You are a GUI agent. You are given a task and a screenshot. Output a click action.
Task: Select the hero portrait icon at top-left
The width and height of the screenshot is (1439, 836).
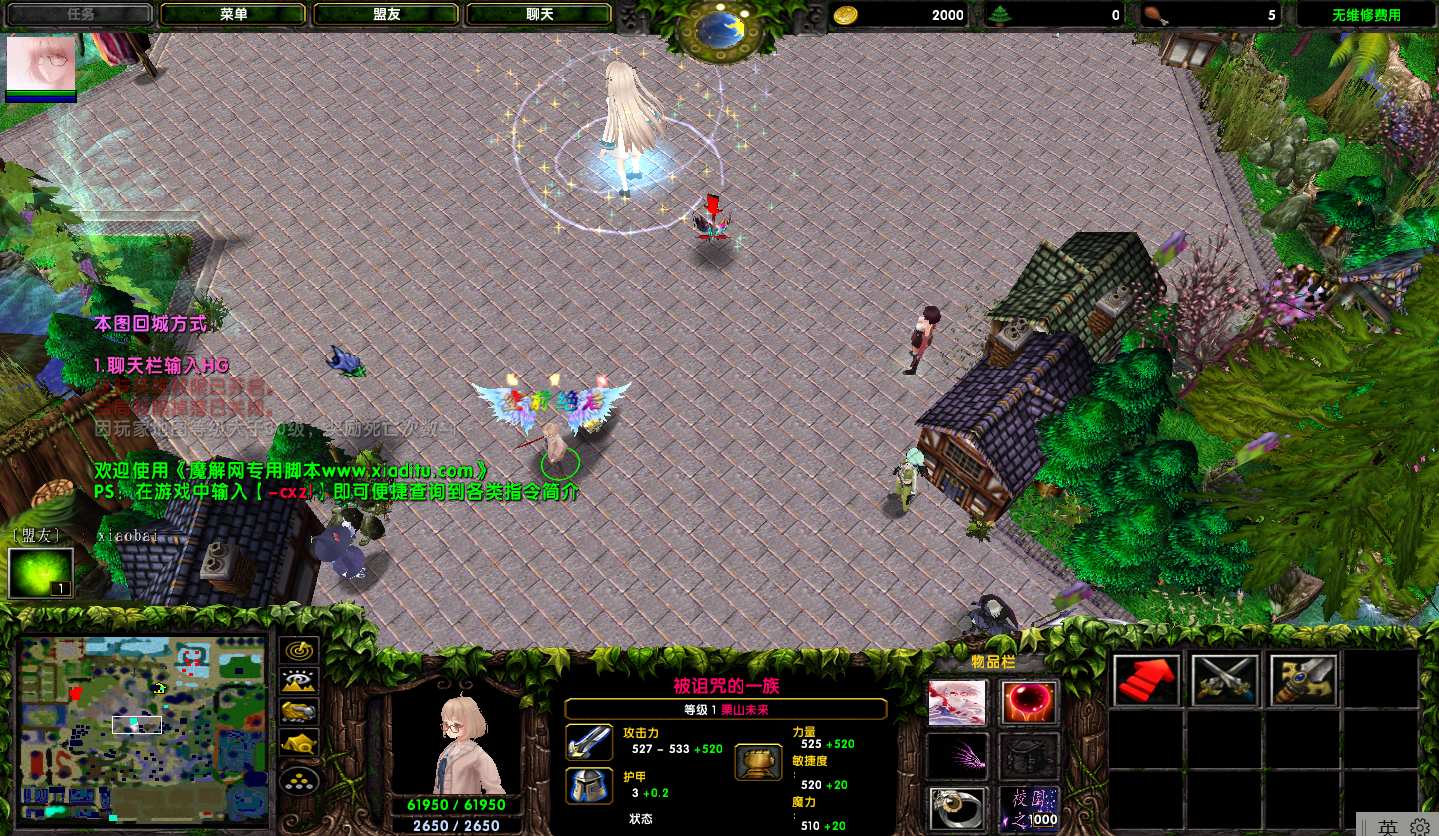click(41, 63)
